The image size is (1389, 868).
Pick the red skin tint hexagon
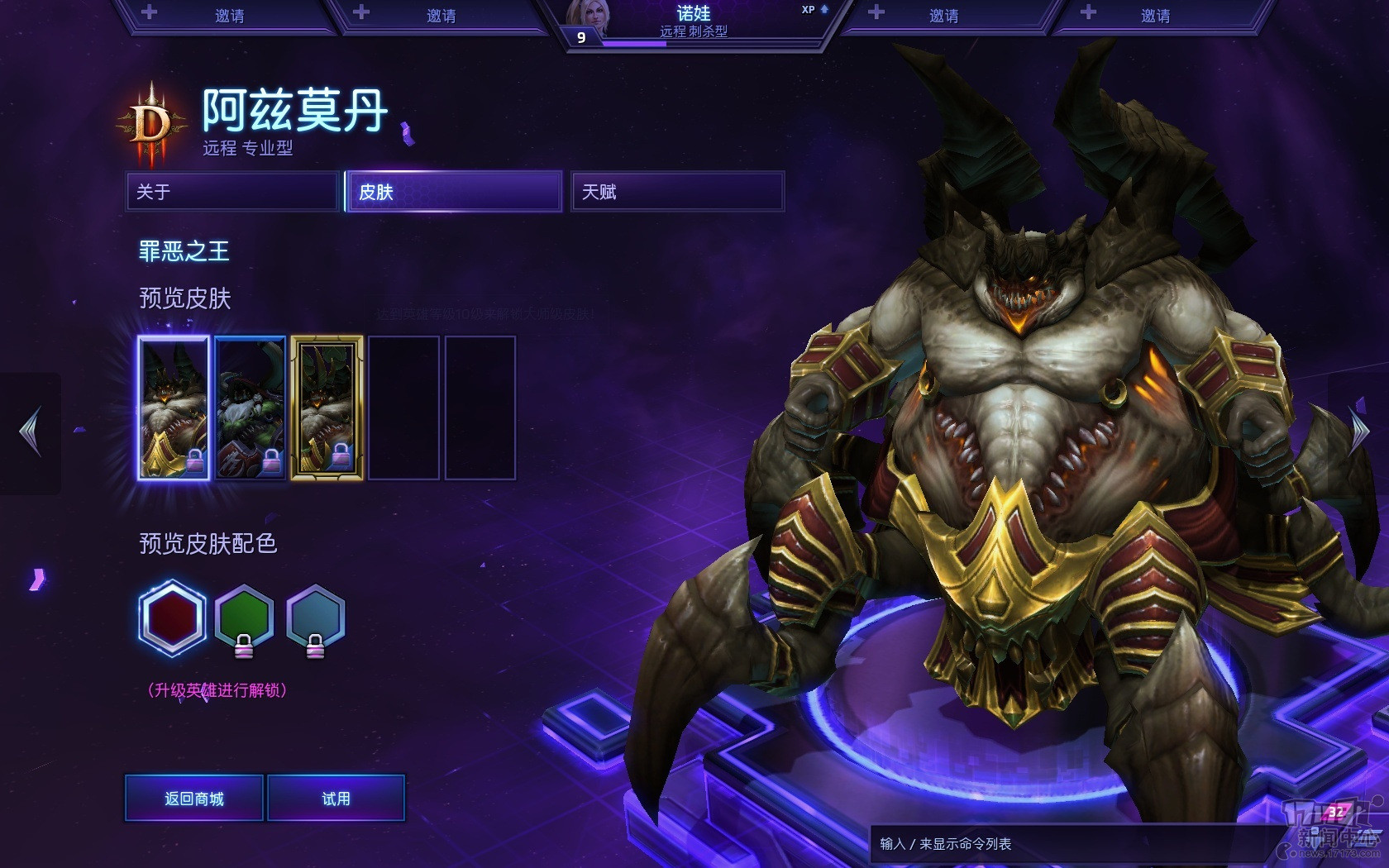tap(172, 618)
